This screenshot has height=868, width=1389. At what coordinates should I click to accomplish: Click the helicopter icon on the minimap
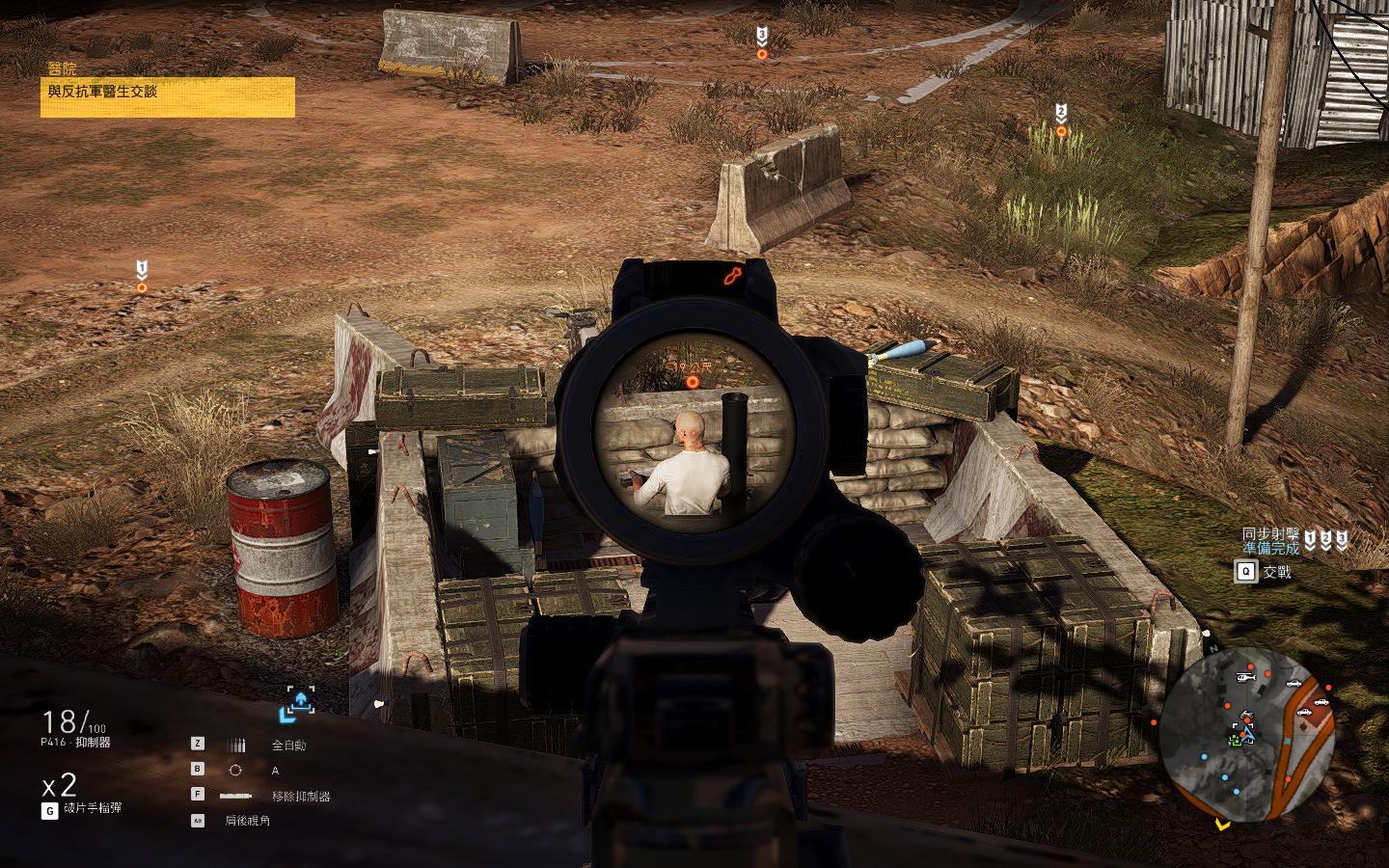click(1240, 678)
